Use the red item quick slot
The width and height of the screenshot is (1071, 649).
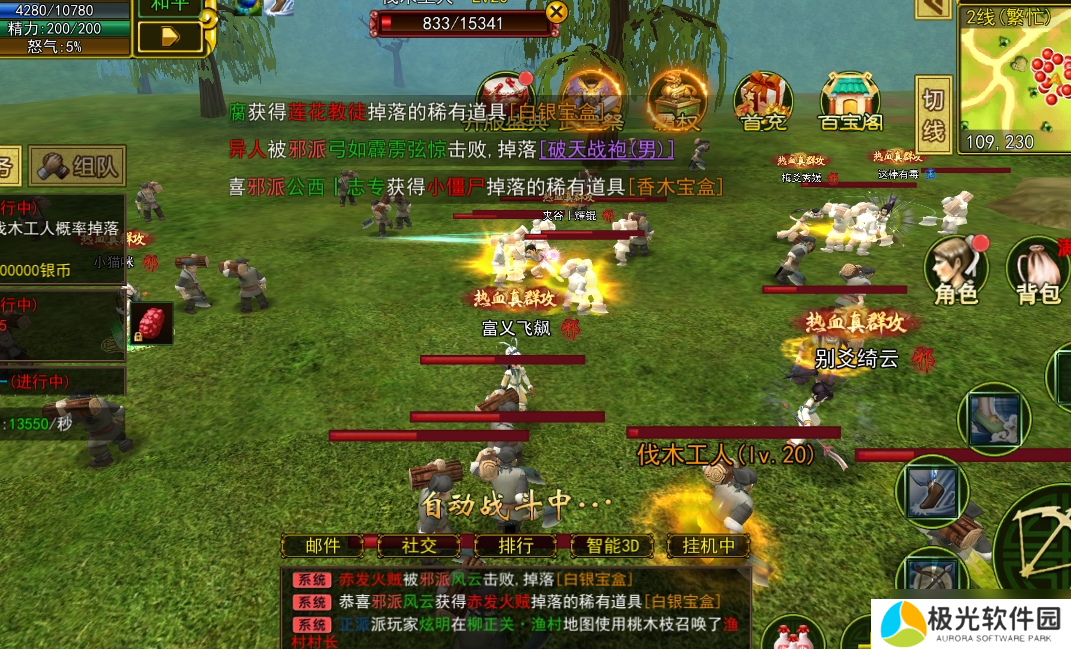(x=151, y=323)
